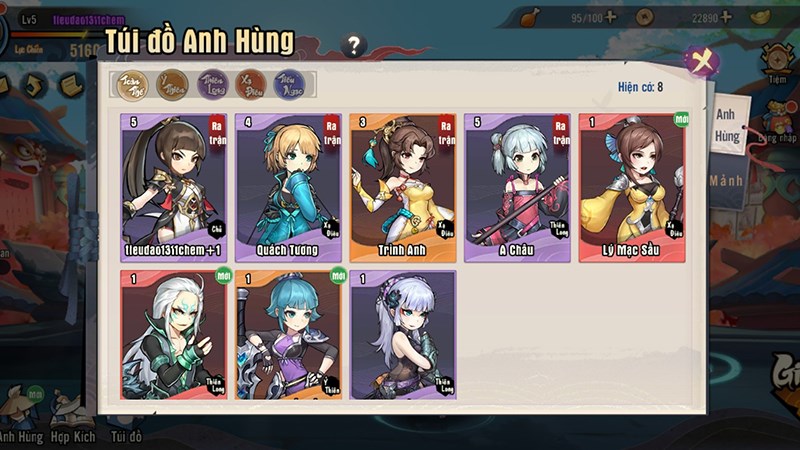This screenshot has height=450, width=800.
Task: Select the Toàn Bộ faction filter
Action: (x=133, y=85)
